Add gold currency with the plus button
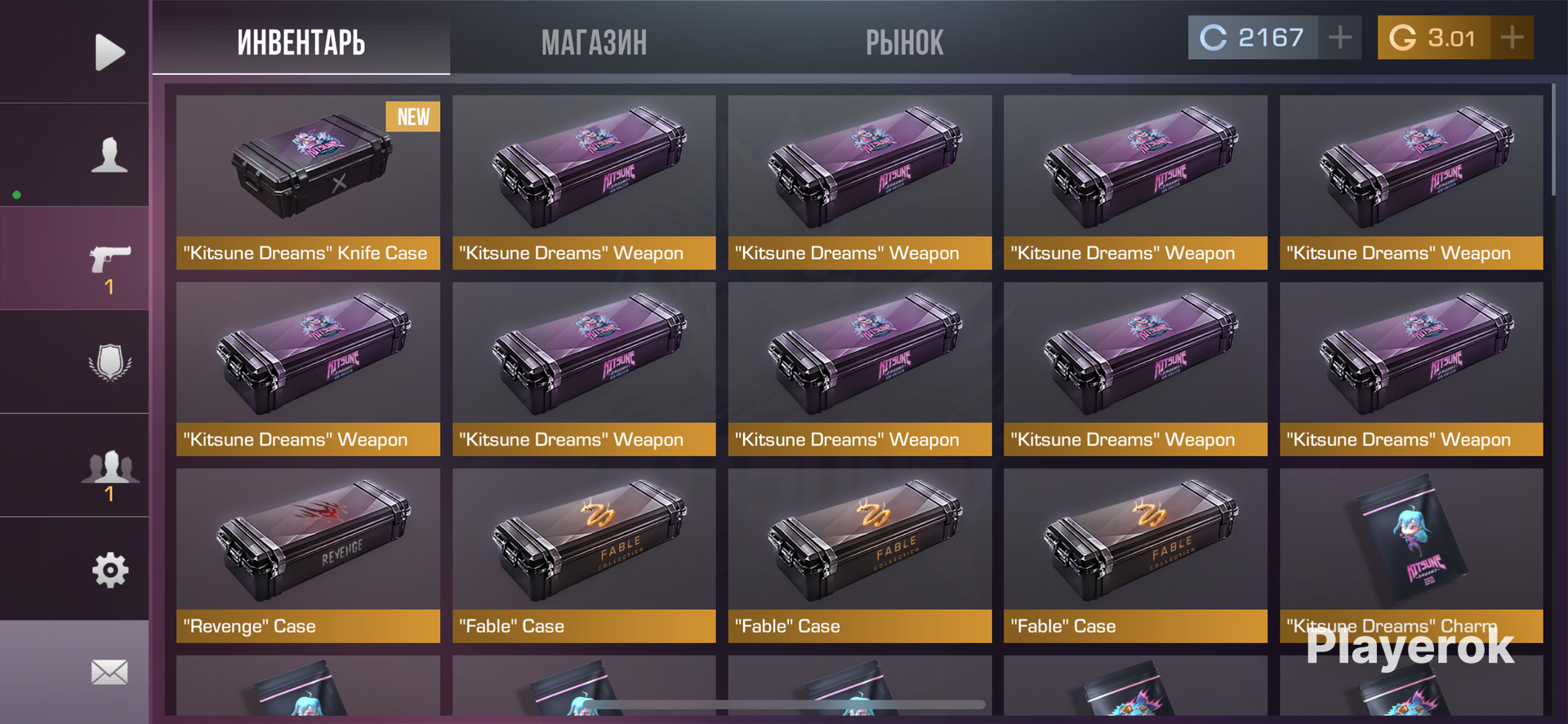 click(1512, 38)
